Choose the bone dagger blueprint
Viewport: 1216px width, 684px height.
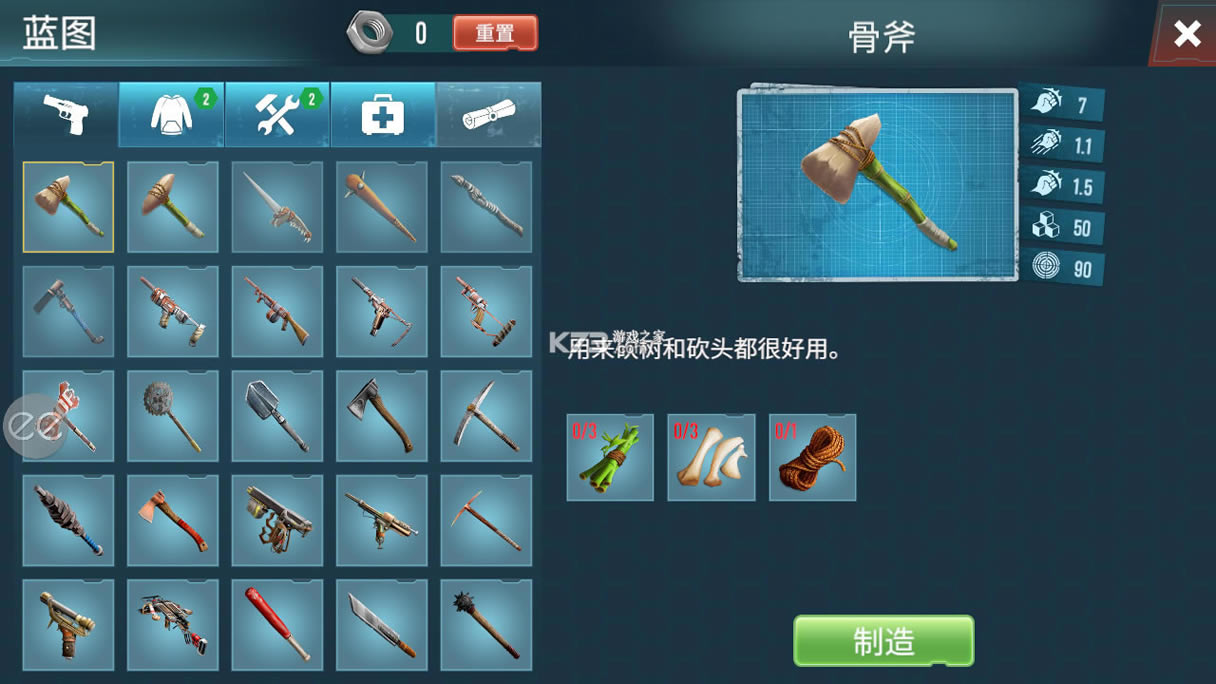click(277, 207)
